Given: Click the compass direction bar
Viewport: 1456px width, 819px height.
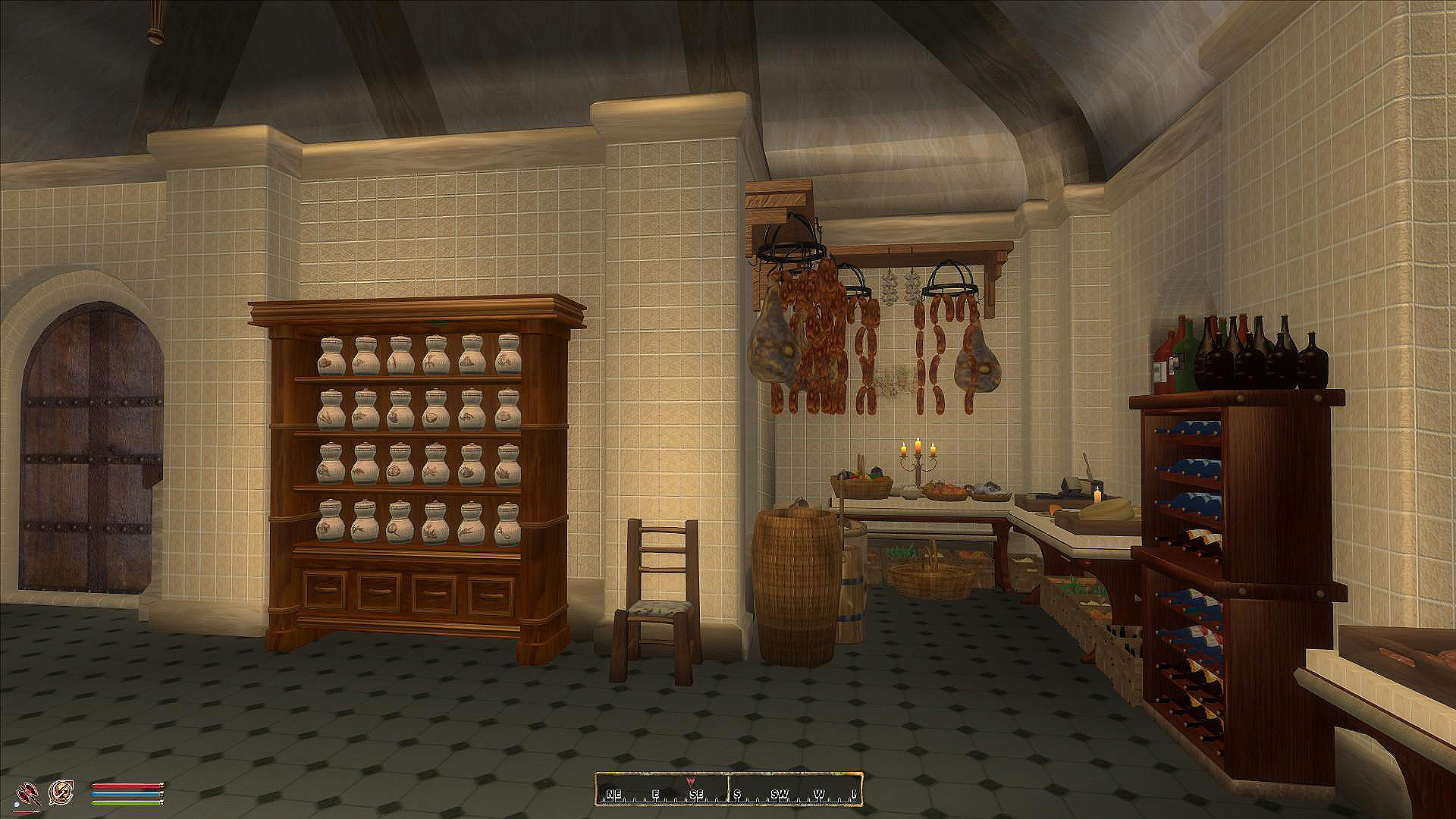Looking at the screenshot, I should click(x=729, y=789).
